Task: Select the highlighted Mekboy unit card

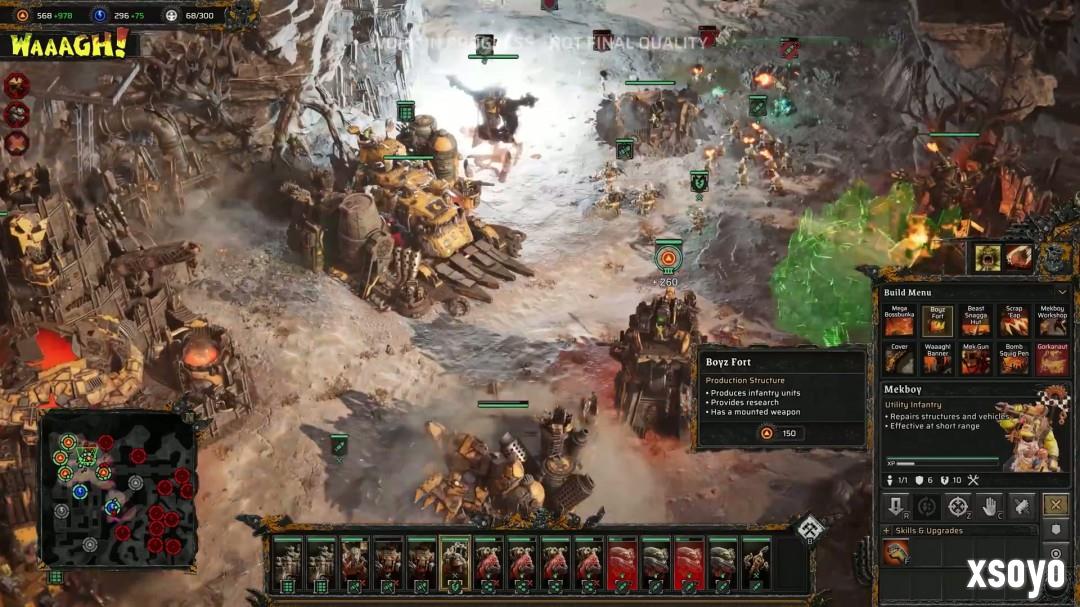Action: 455,565
